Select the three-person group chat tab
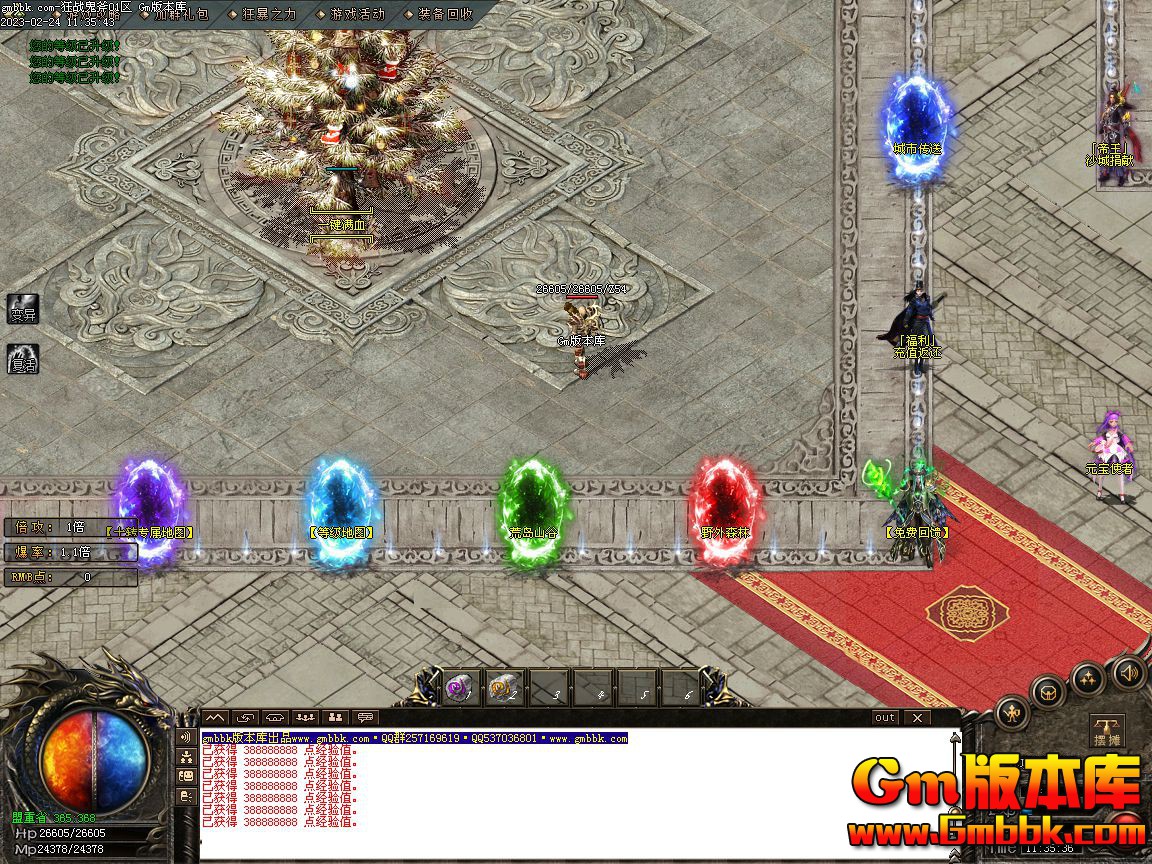1152x864 pixels. point(306,717)
